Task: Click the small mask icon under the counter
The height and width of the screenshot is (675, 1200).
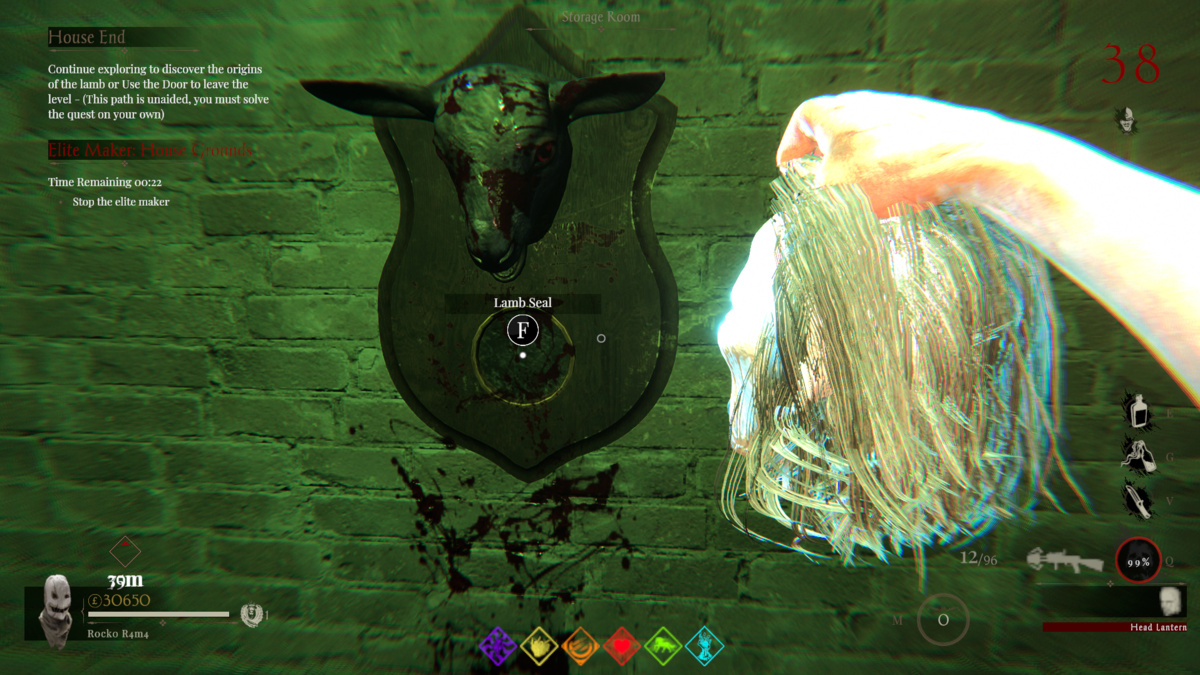Action: pyautogui.click(x=1128, y=119)
